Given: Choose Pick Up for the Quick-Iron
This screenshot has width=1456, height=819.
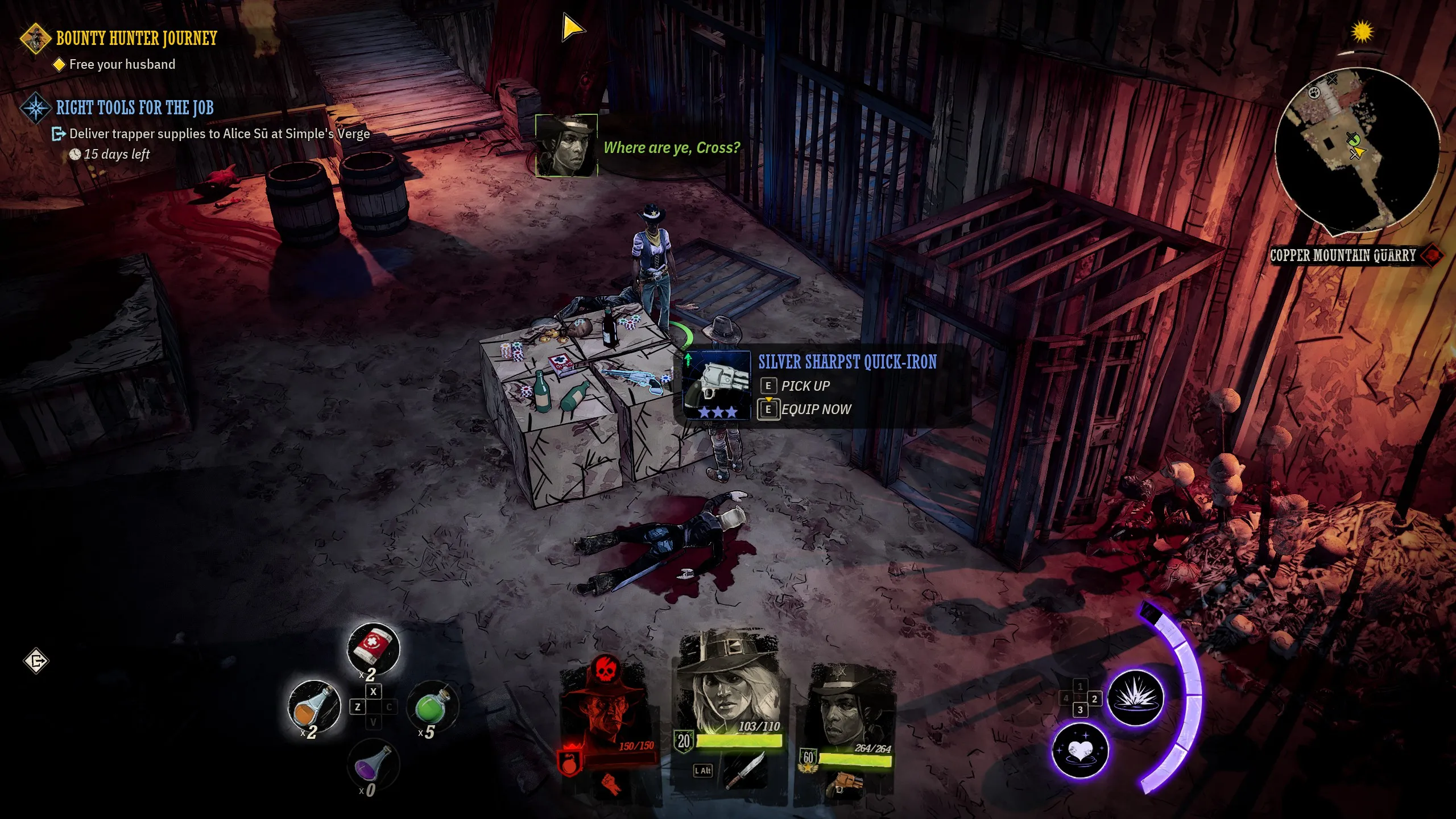Looking at the screenshot, I should pyautogui.click(x=805, y=386).
